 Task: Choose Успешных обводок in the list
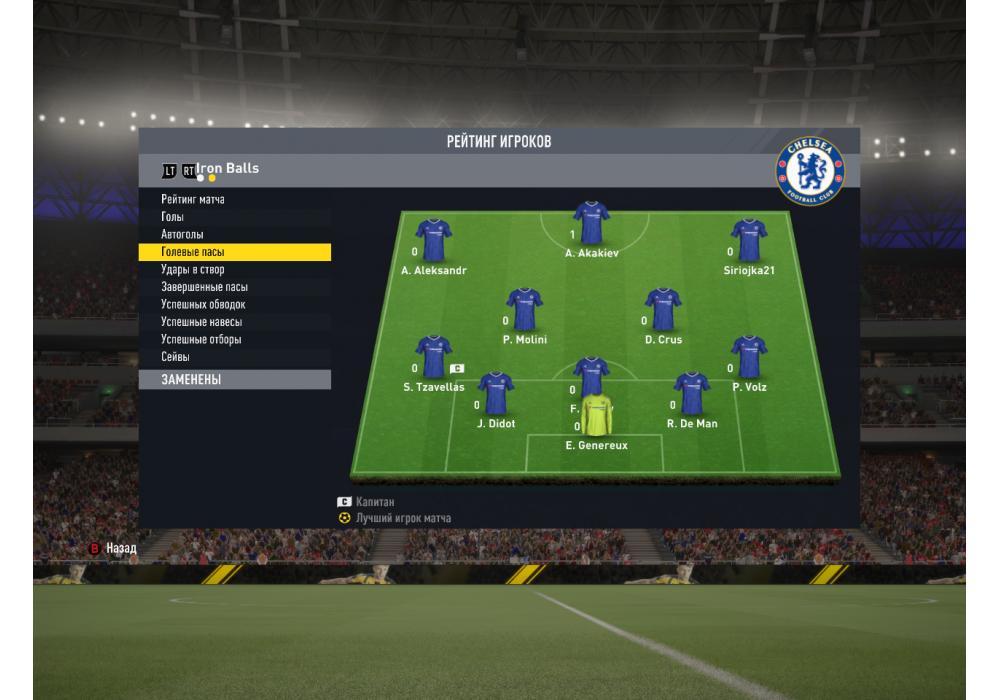[203, 304]
